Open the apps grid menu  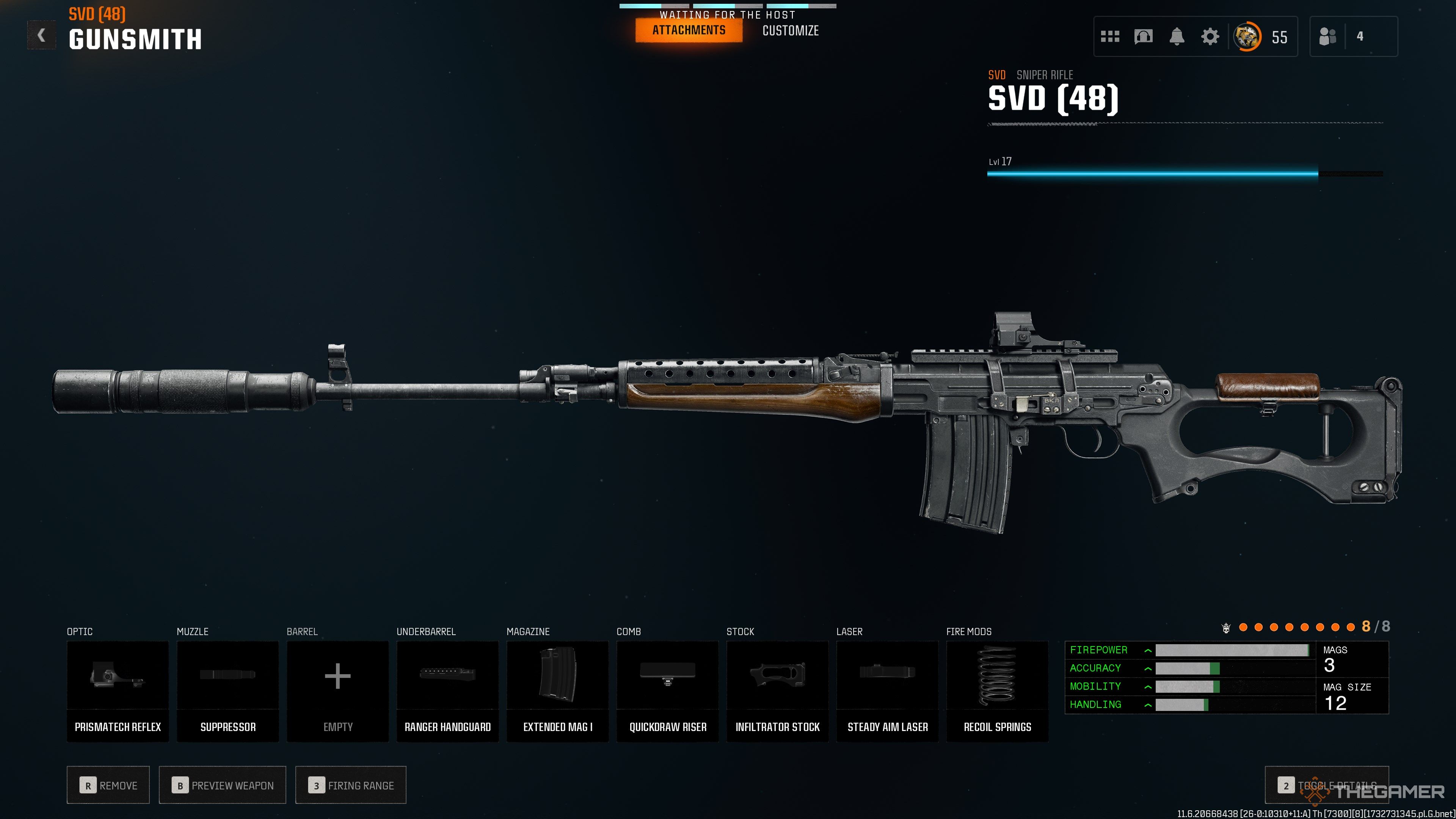point(1111,36)
